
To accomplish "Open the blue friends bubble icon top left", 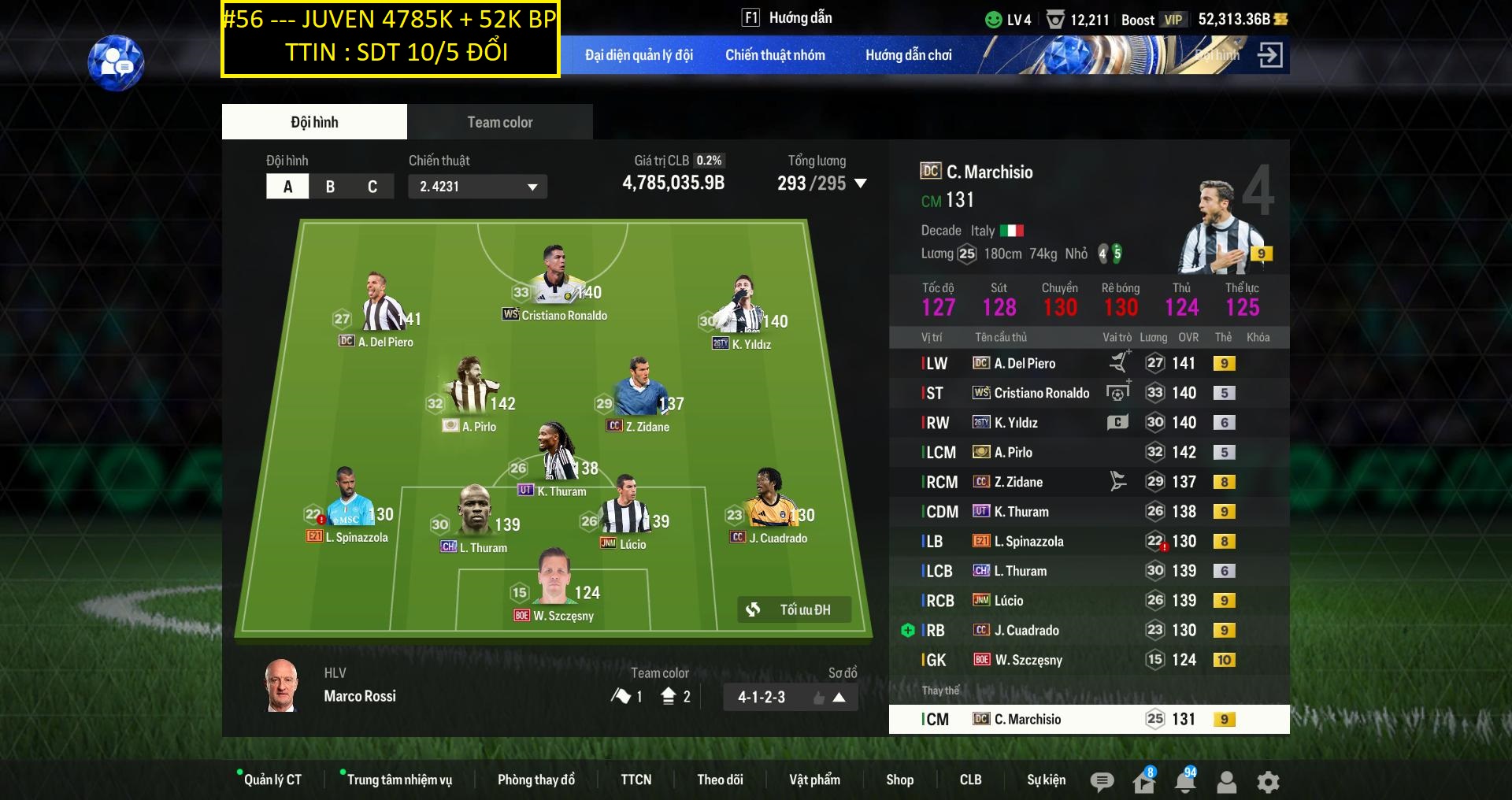I will 115,62.
